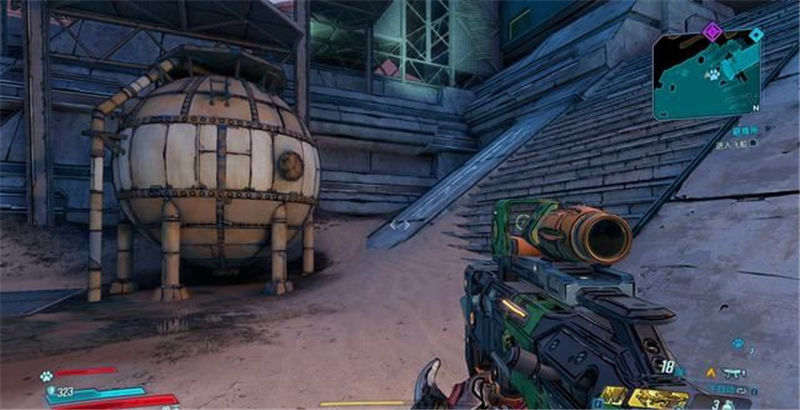Image resolution: width=800 pixels, height=410 pixels.
Task: Select the white gun silhouette icon
Action: pos(734,373)
